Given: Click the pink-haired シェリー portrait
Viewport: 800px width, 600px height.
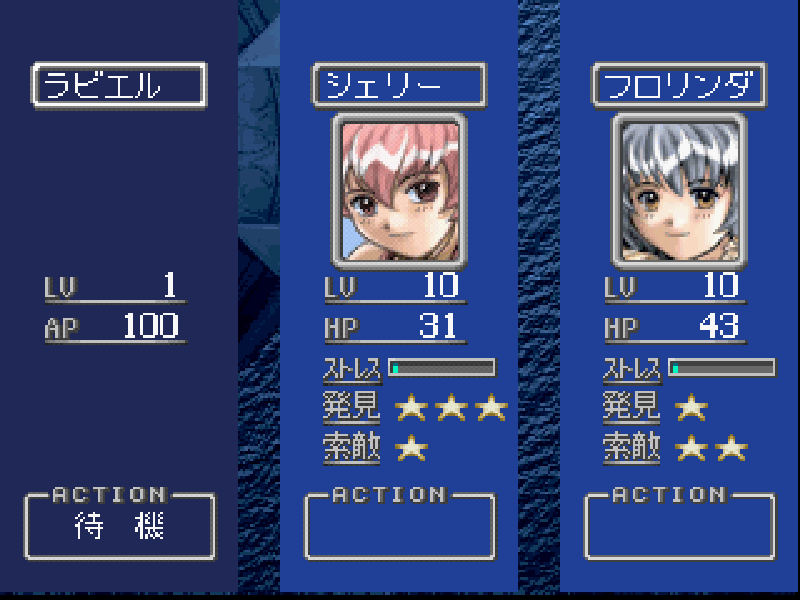Looking at the screenshot, I should point(400,190).
